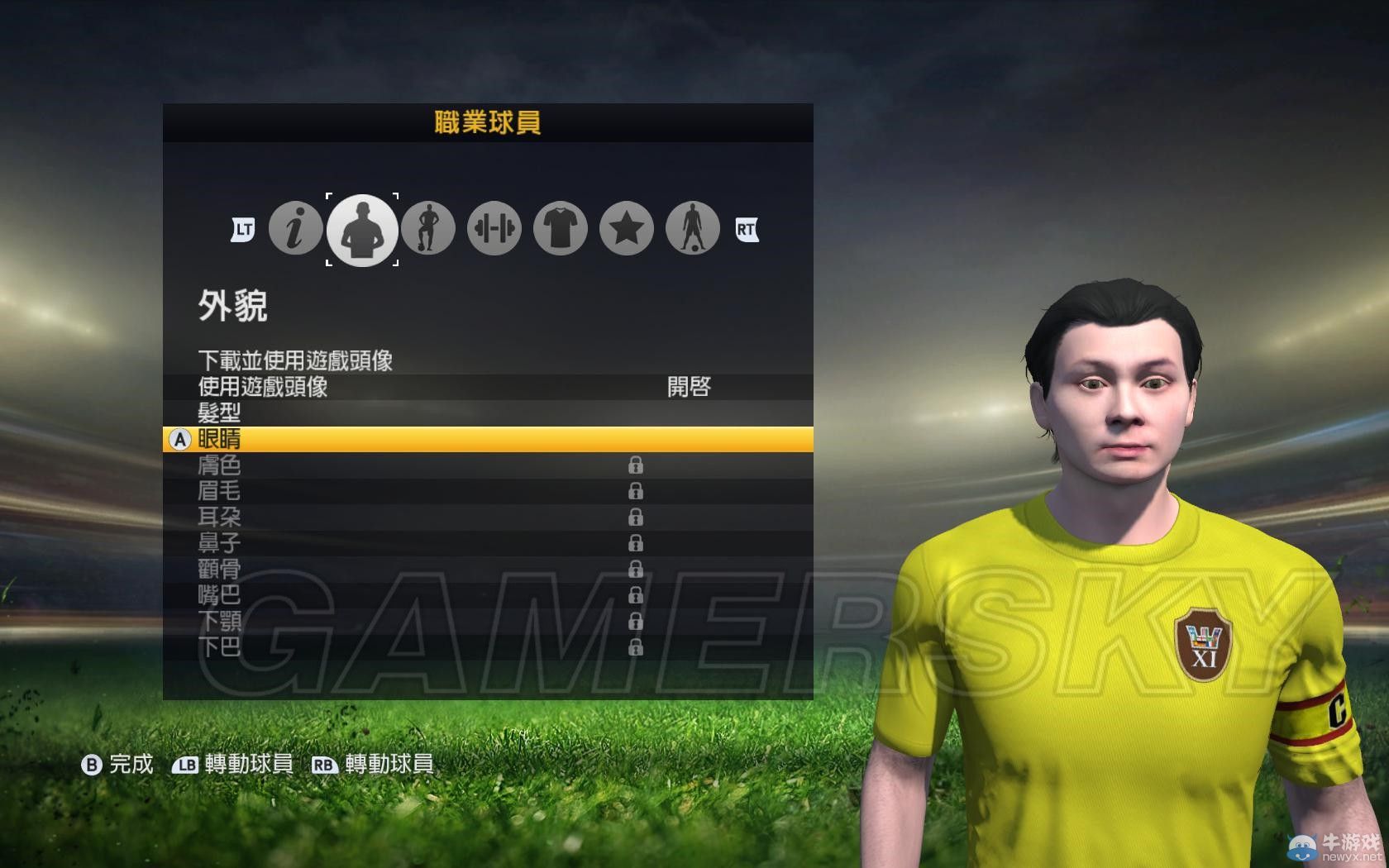Viewport: 1389px width, 868px height.
Task: Click the lock icon beside 下巴
Action: [x=635, y=646]
